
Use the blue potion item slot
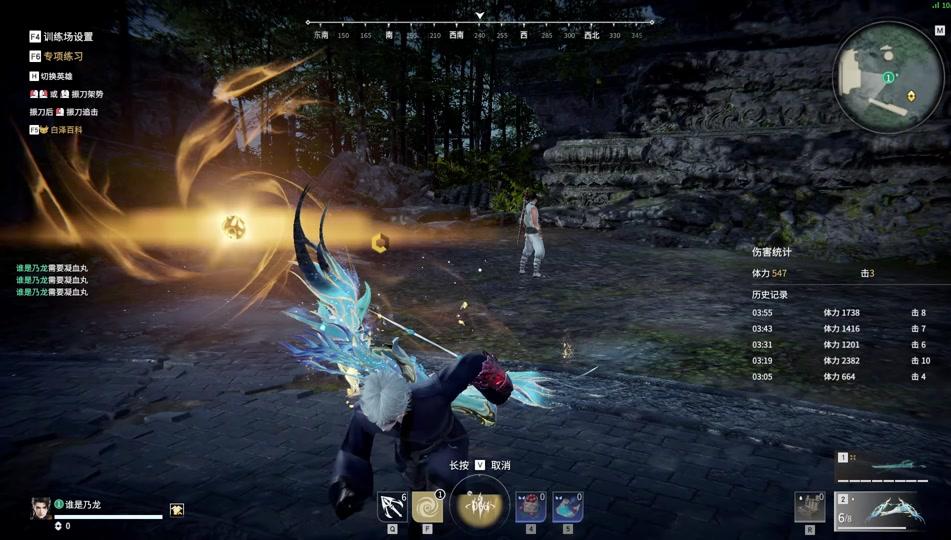(568, 506)
